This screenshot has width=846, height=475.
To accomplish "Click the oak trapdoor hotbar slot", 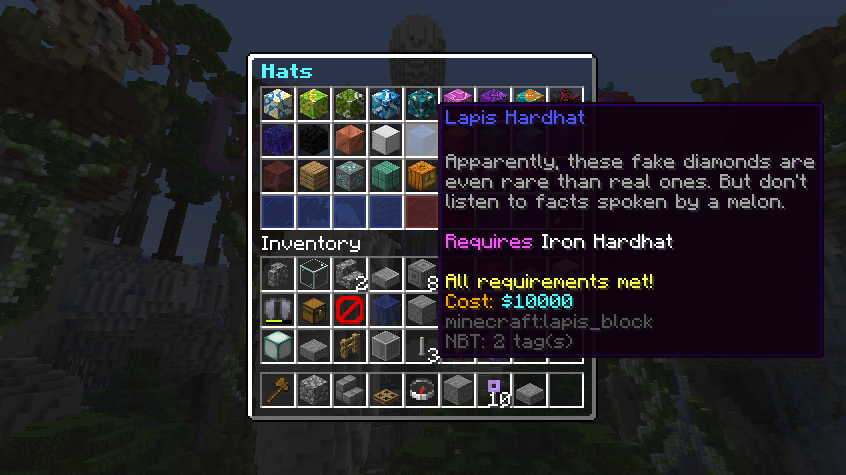I will tap(385, 389).
